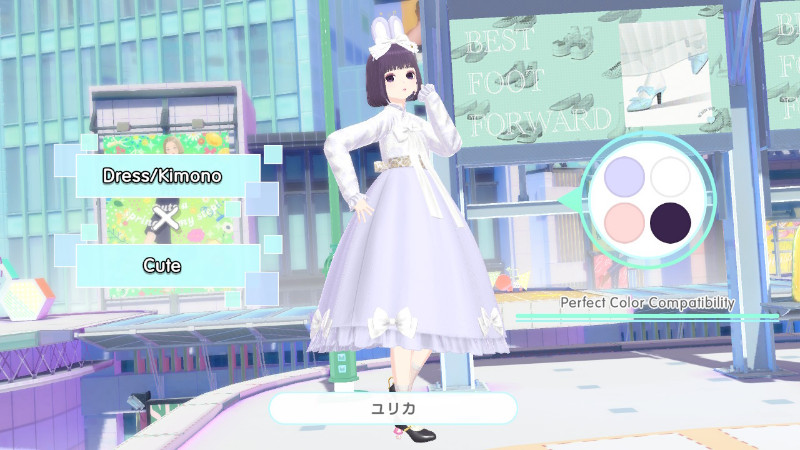The width and height of the screenshot is (800, 450).
Task: Pick the pale pink color swatch
Action: pyautogui.click(x=624, y=223)
